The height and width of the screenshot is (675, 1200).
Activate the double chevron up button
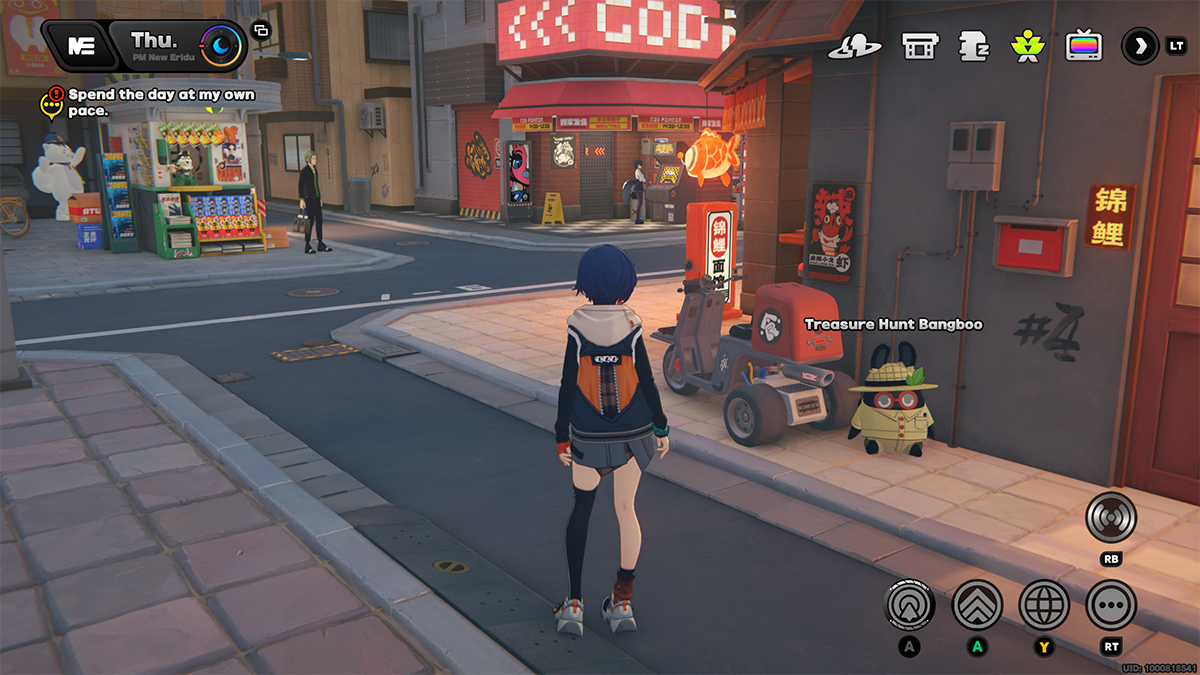click(977, 604)
